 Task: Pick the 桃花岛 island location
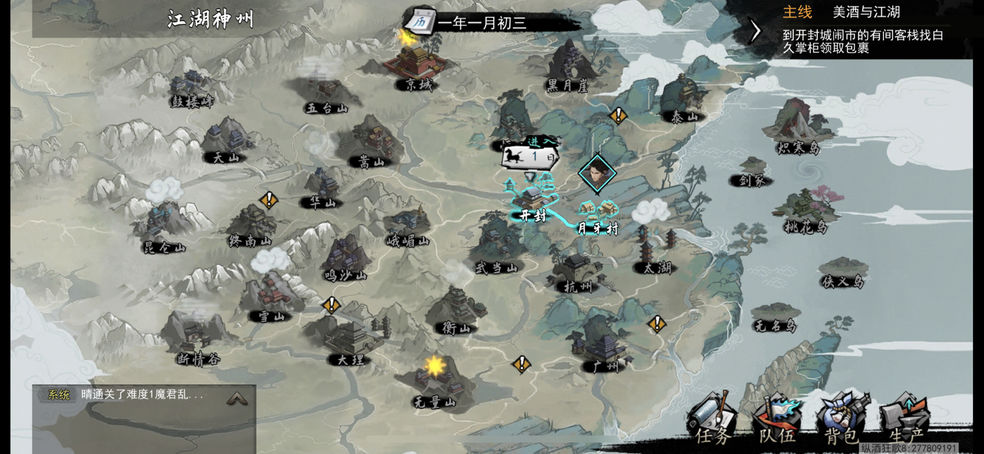(x=808, y=211)
